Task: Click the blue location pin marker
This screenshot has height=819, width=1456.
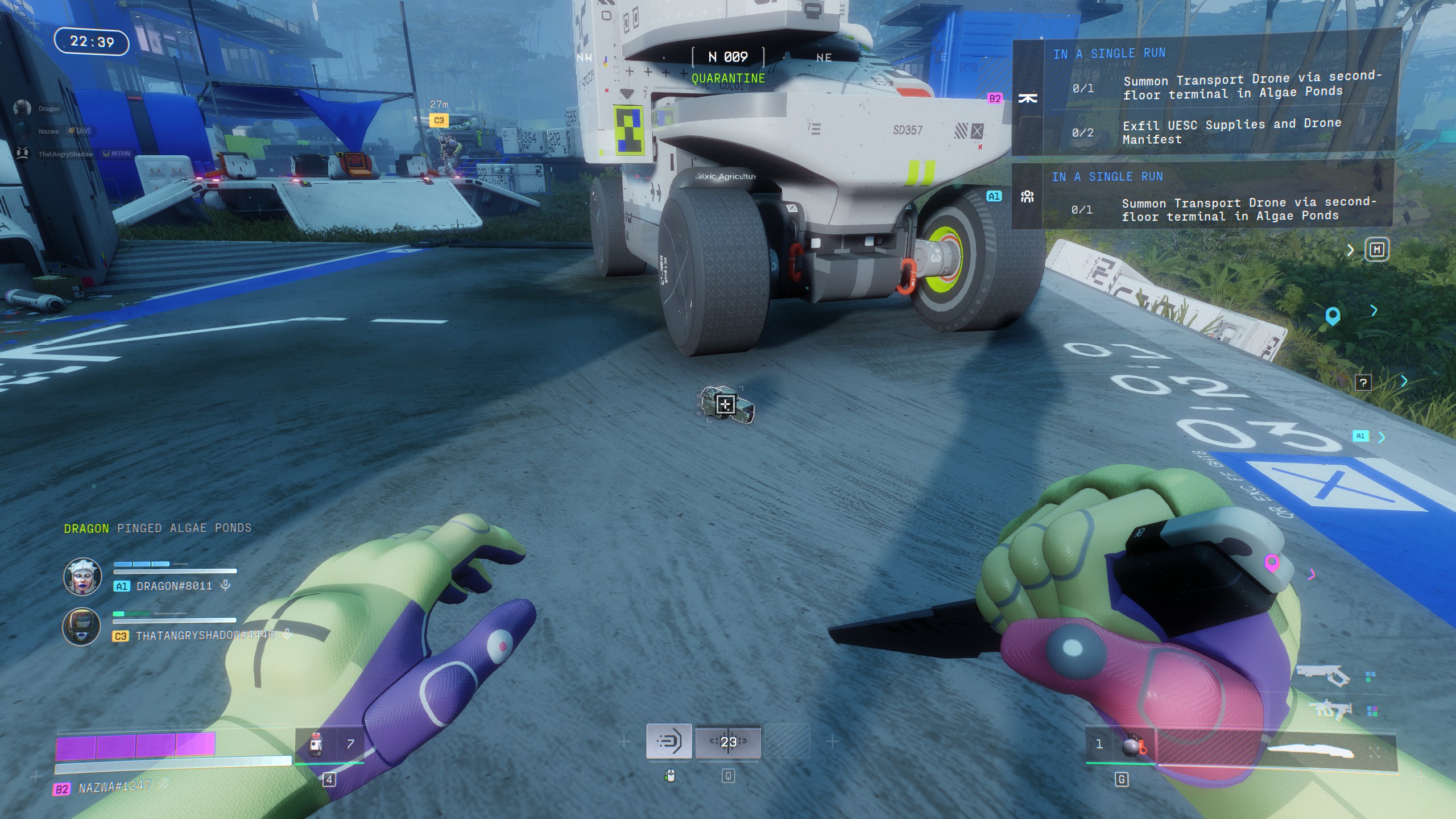Action: coord(1333,316)
